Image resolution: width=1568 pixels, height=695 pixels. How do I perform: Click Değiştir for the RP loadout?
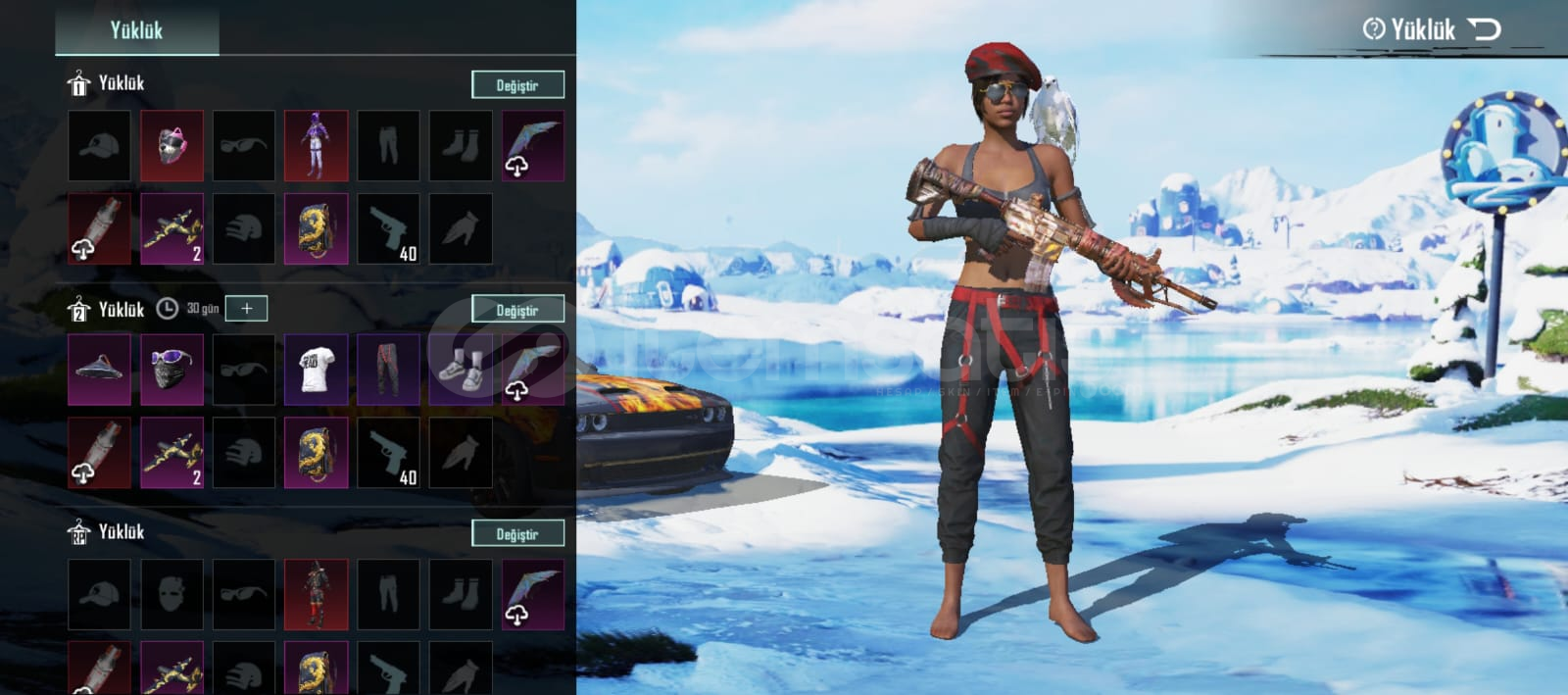517,534
